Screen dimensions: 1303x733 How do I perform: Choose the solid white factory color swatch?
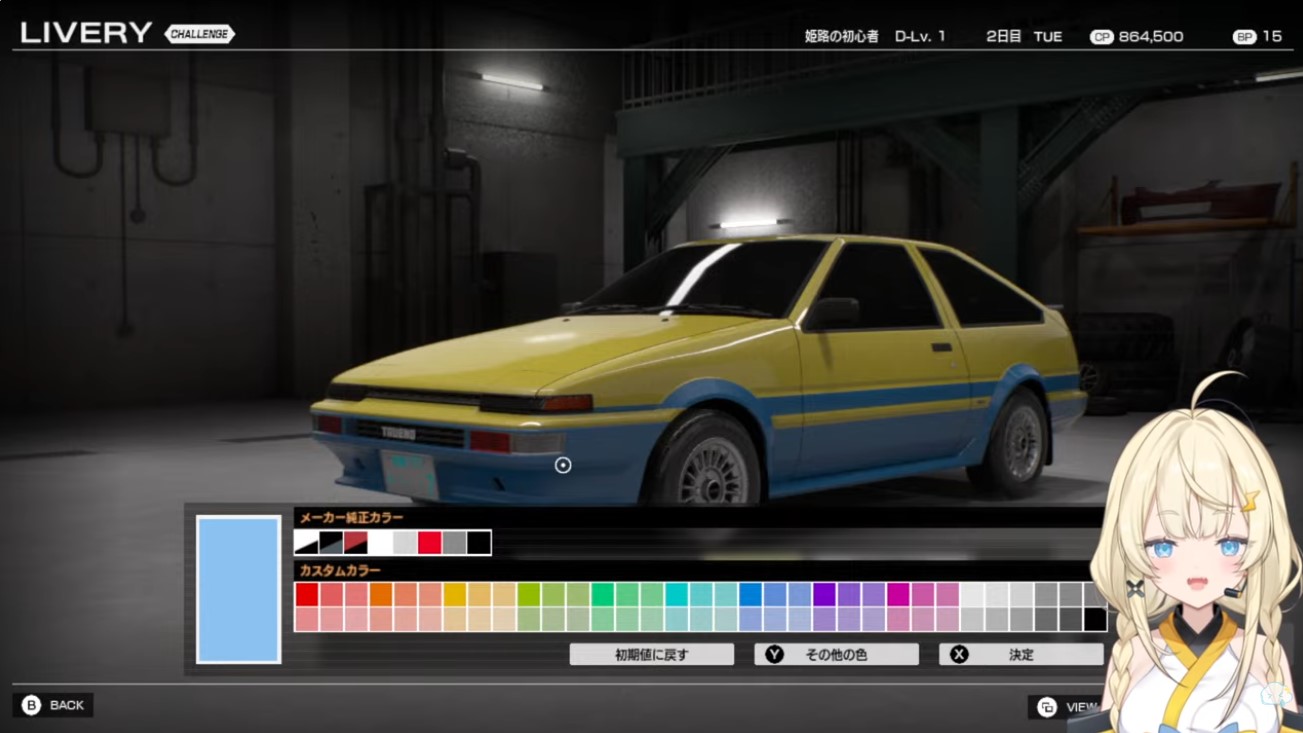tap(381, 543)
